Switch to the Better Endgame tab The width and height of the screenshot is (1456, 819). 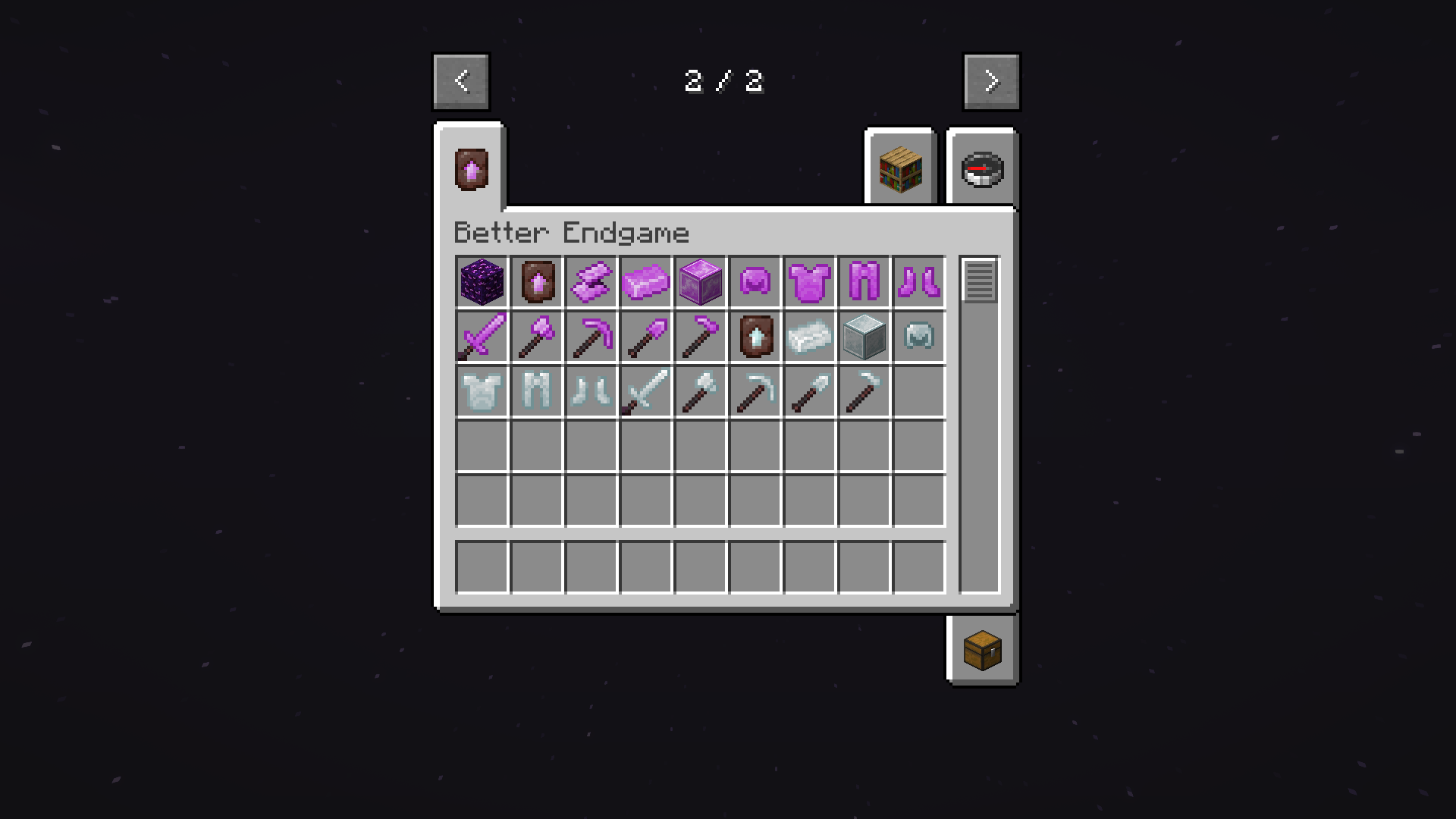click(x=469, y=168)
